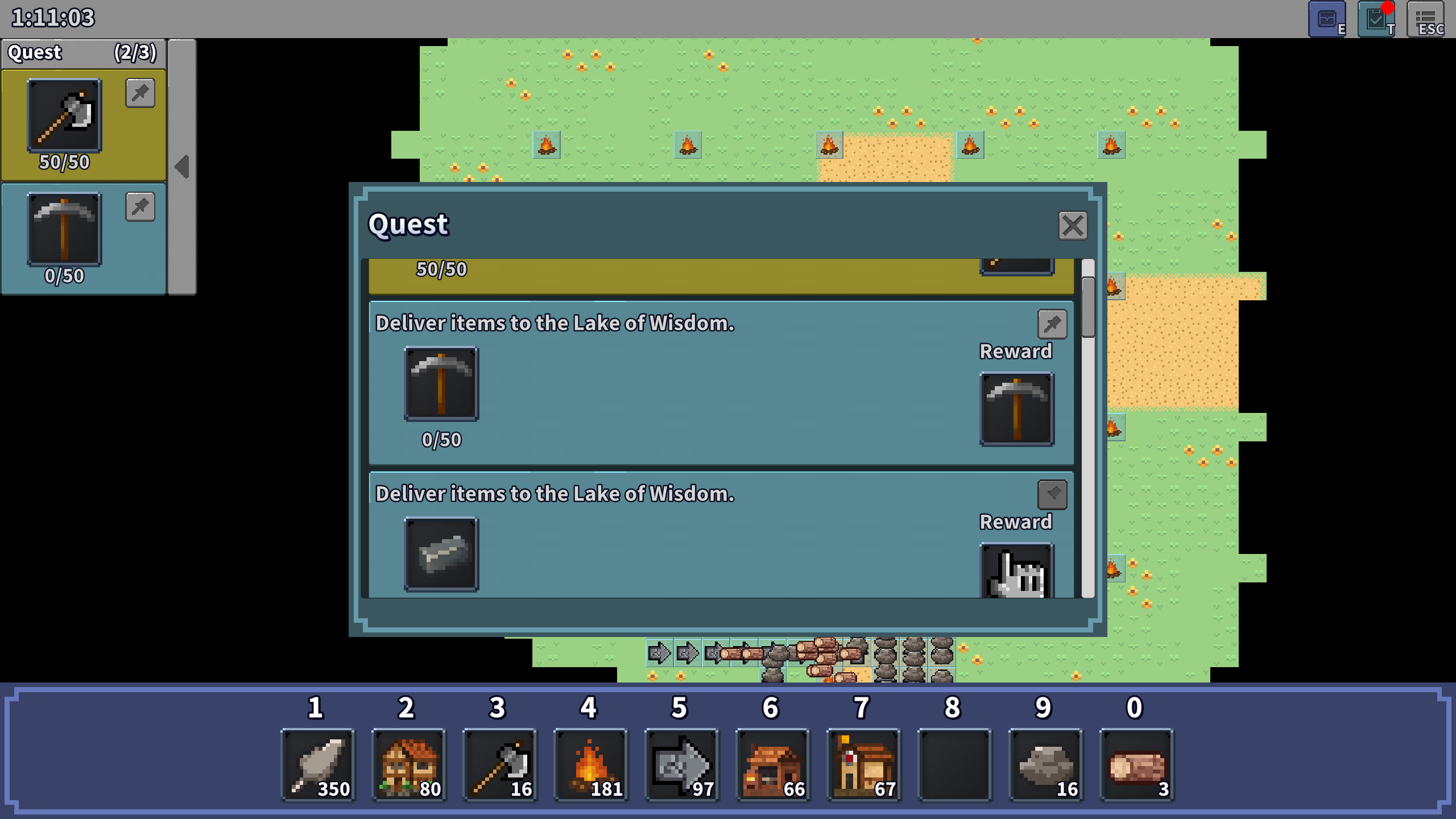The image size is (1456, 819).
Task: Unpin the iron ingot delivery quest
Action: pos(1052,494)
